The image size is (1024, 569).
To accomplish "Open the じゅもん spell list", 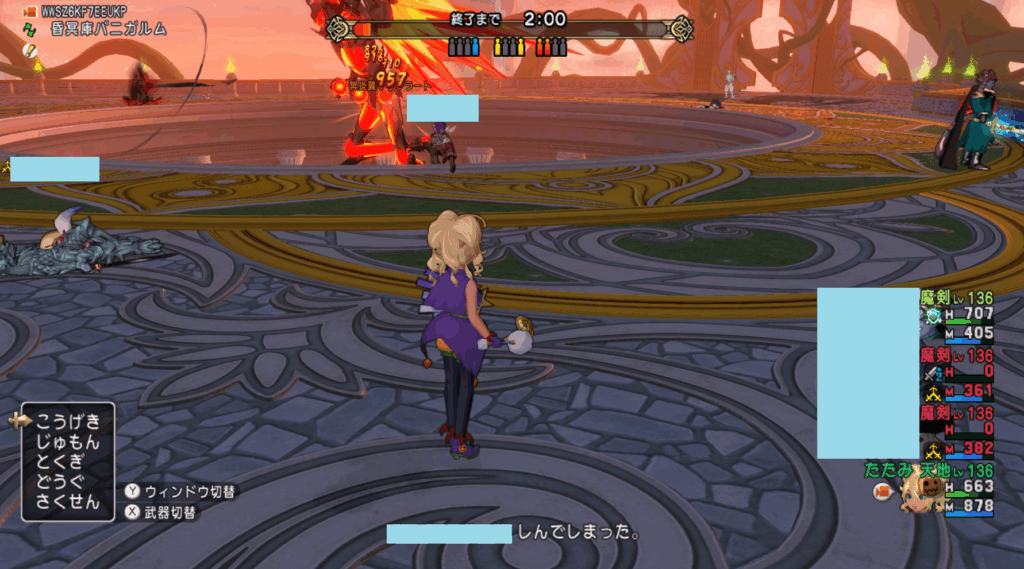I will coord(62,441).
